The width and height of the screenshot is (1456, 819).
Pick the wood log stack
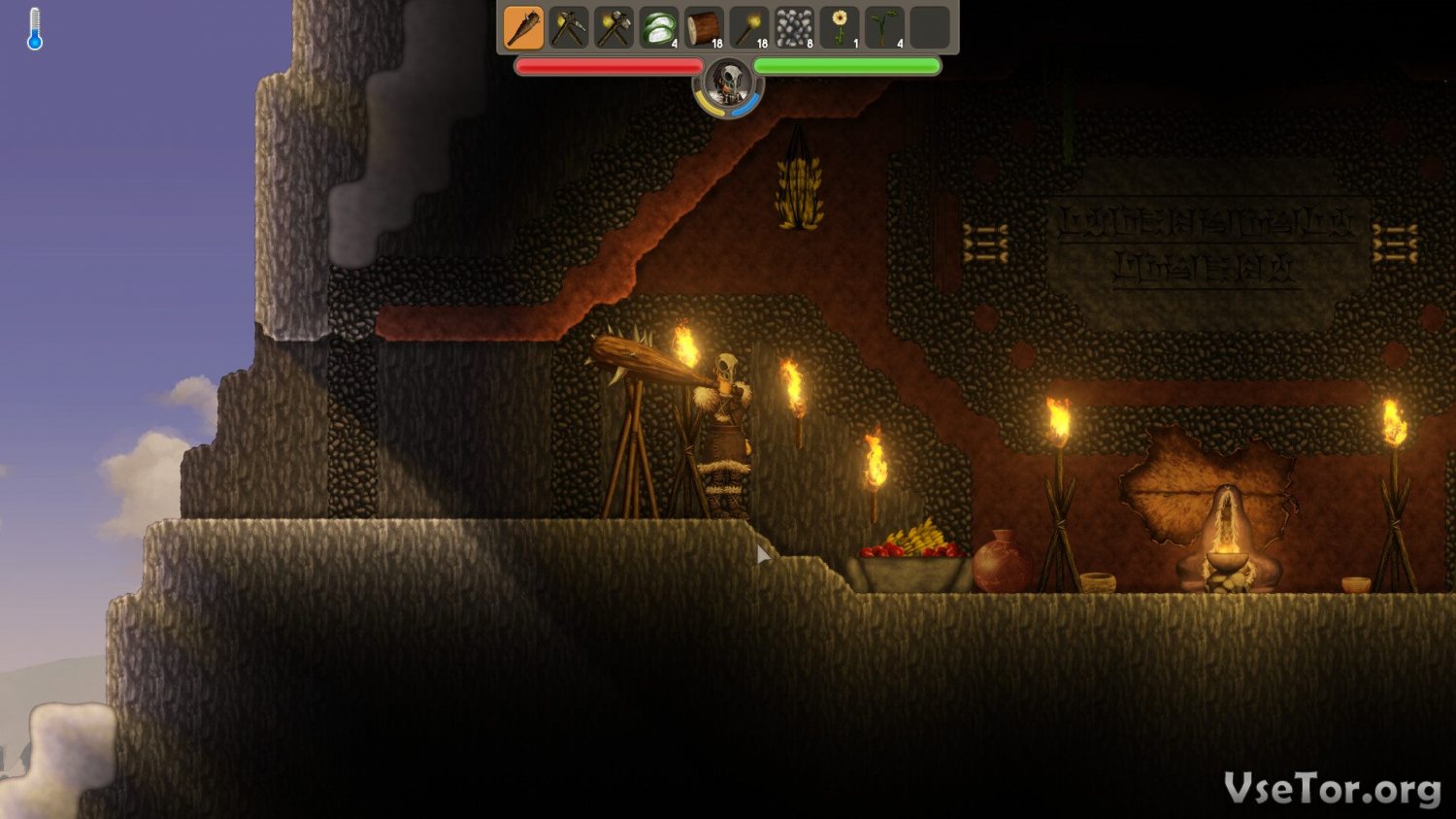point(704,27)
